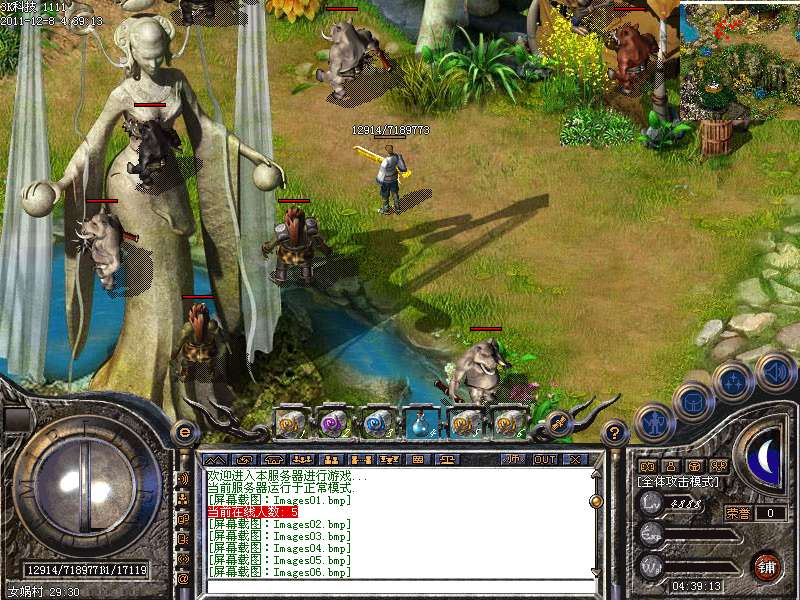
Task: Select the '@' chat channel icon
Action: coord(183,578)
